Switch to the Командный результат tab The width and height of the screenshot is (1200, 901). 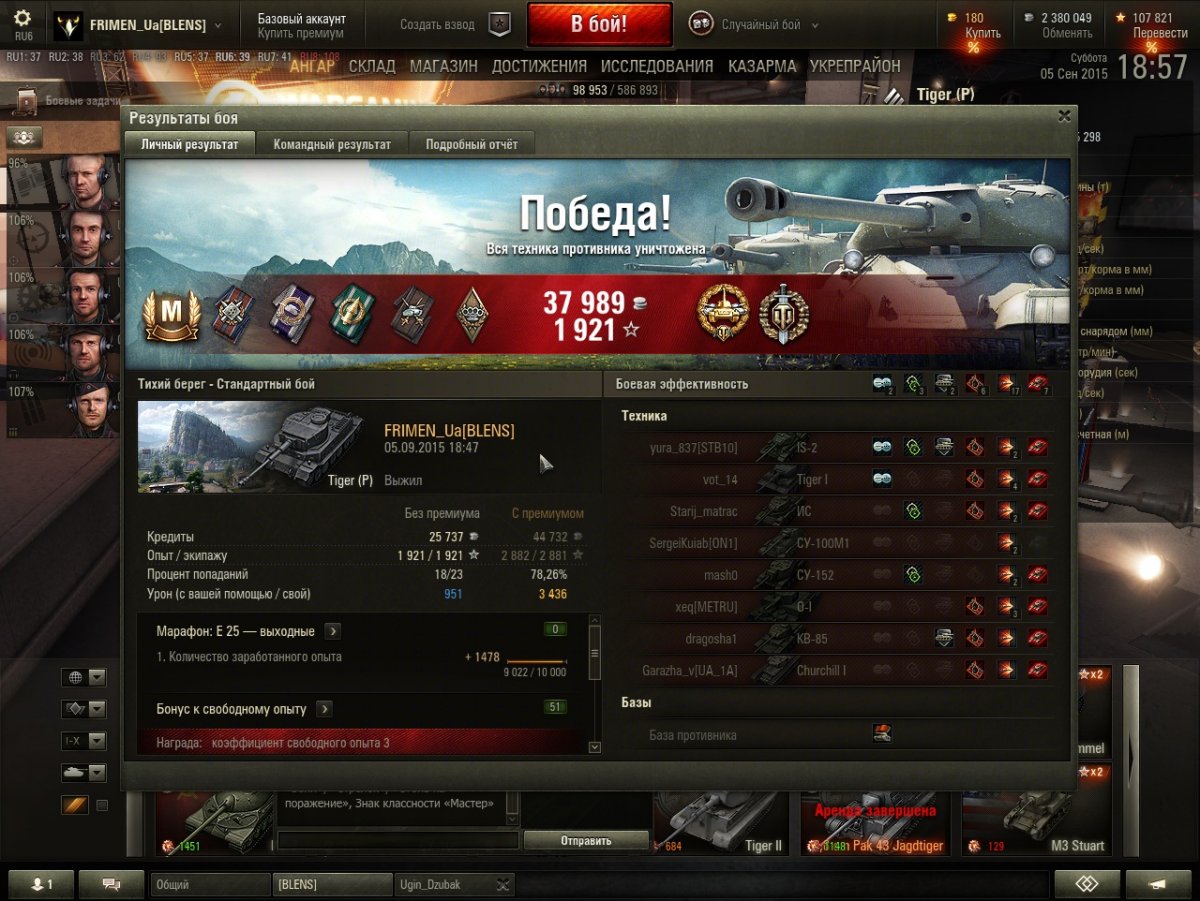coord(332,144)
